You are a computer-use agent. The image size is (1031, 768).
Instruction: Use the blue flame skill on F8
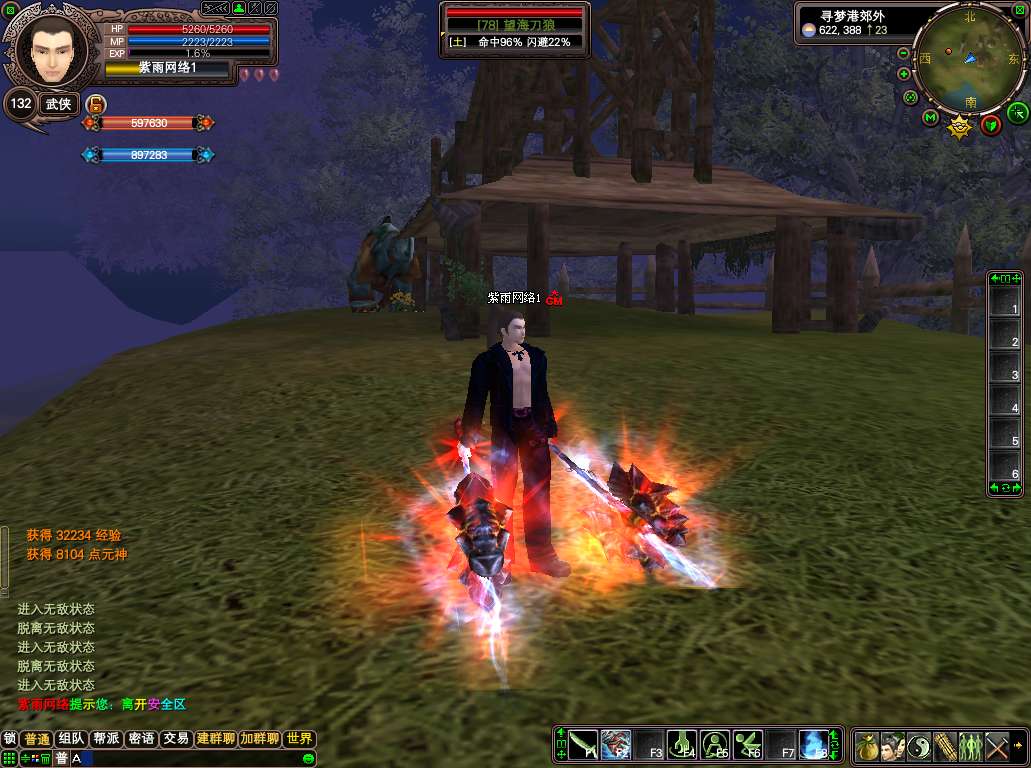tap(813, 745)
